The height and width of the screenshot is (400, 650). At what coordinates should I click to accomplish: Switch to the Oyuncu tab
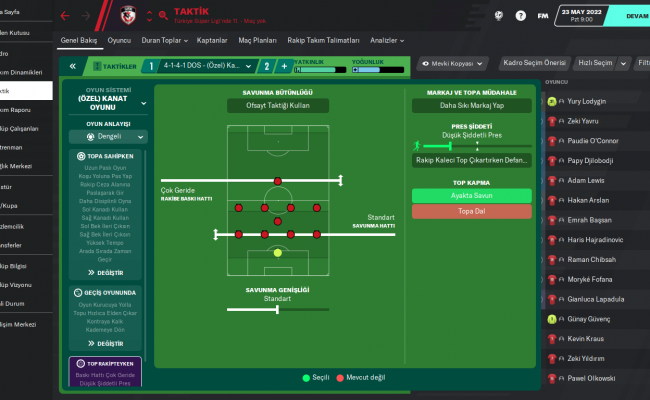pyautogui.click(x=119, y=41)
